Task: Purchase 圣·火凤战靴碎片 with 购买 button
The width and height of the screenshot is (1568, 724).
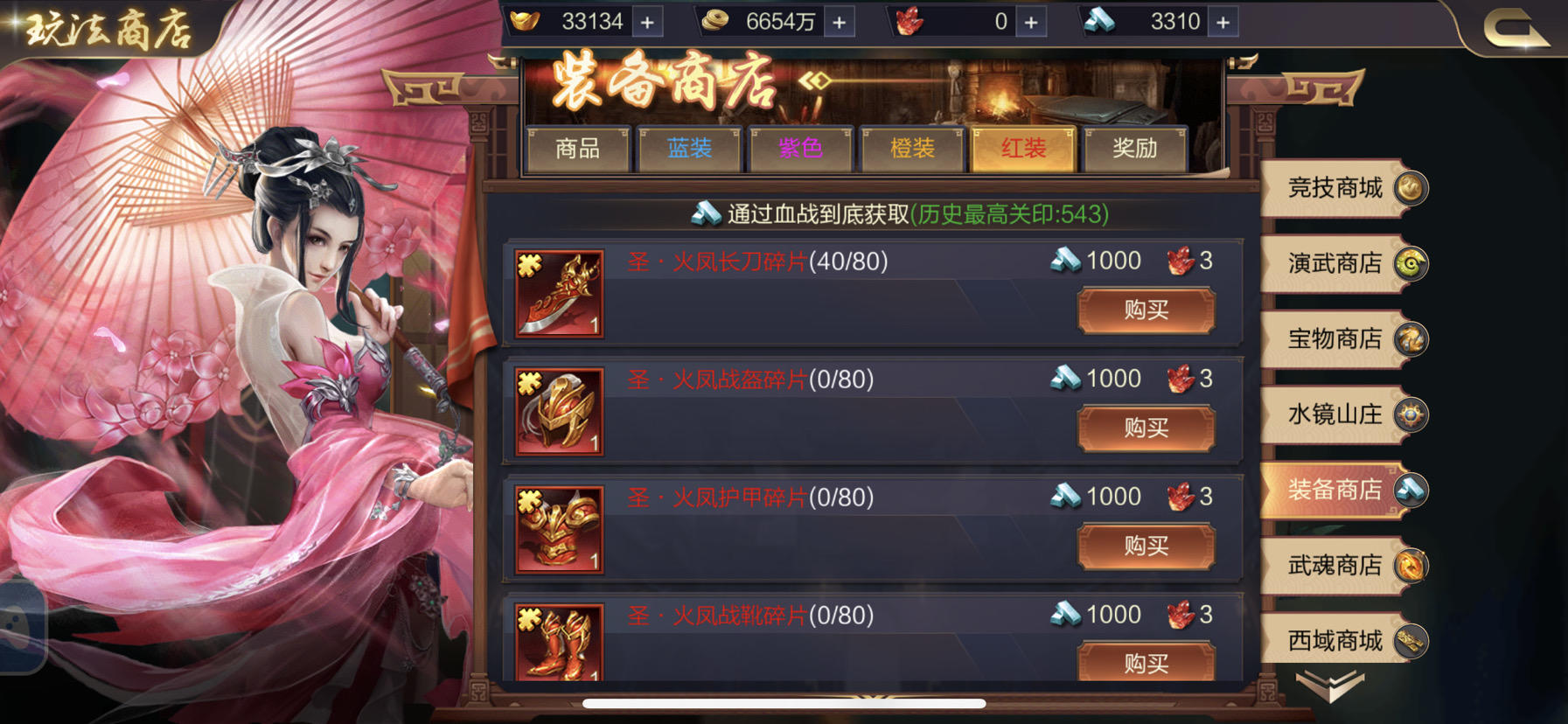Action: pos(1146,664)
